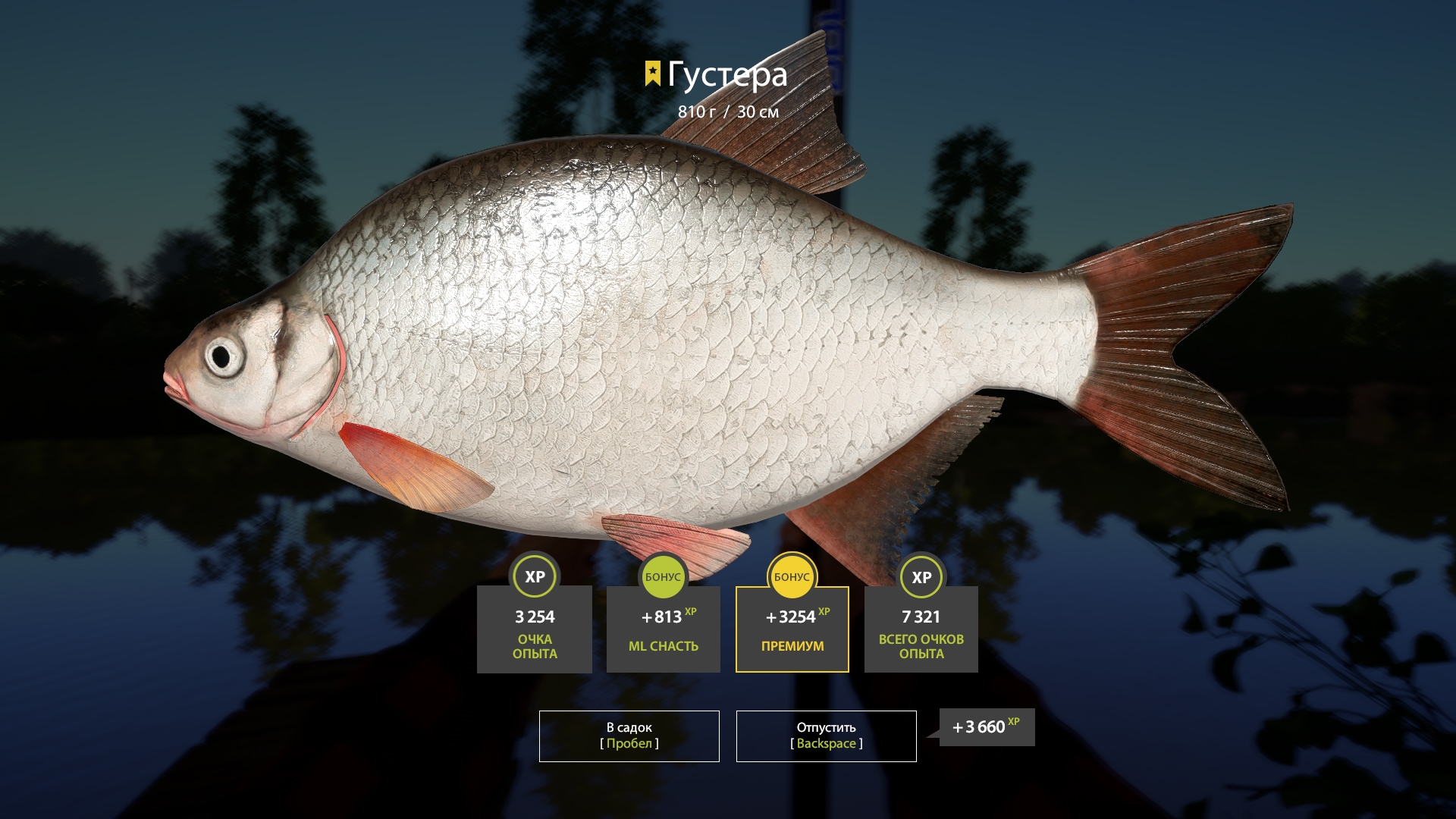This screenshot has height=819, width=1456.
Task: Select the Премиум bonus XP card
Action: click(792, 629)
